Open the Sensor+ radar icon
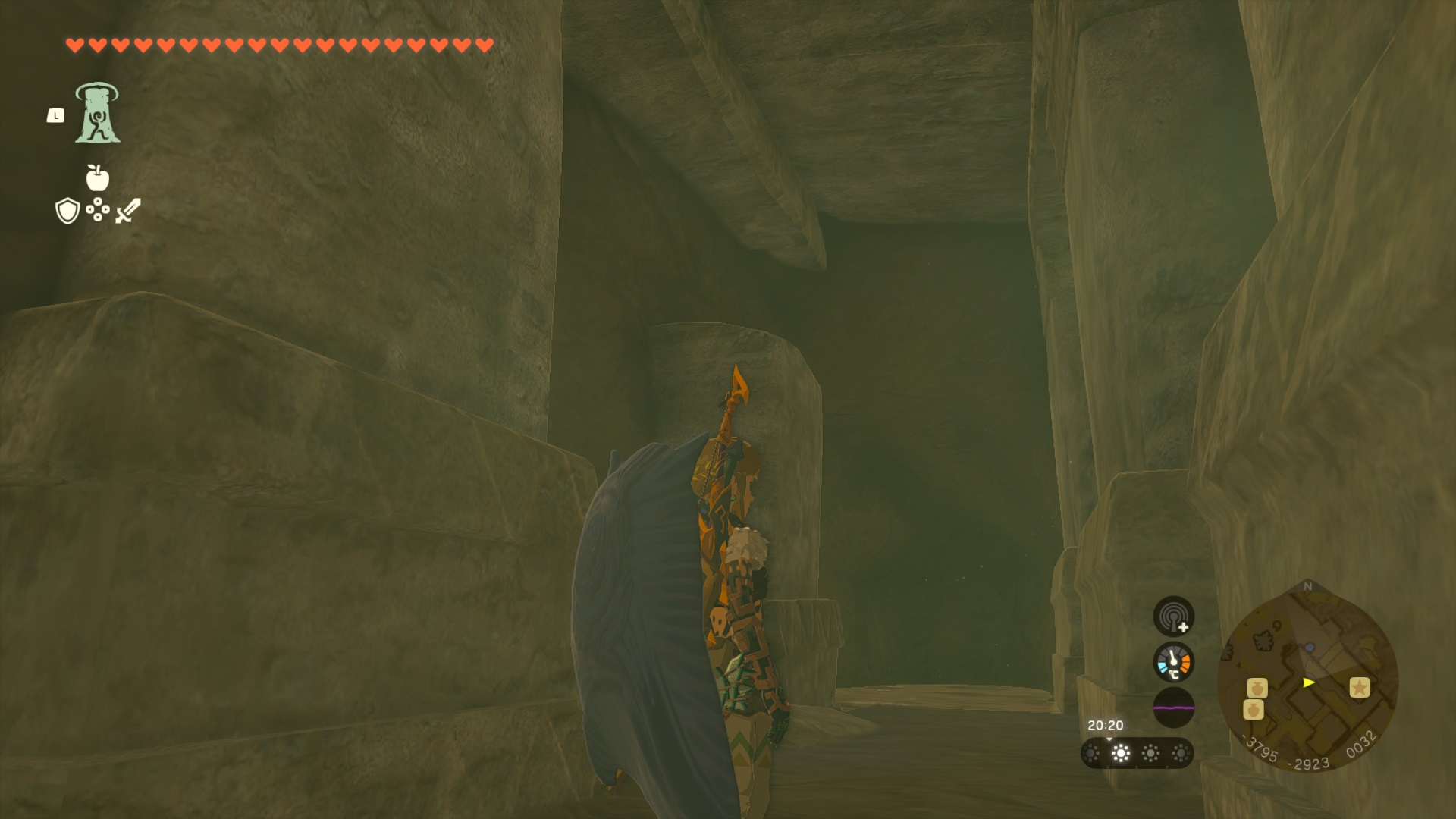This screenshot has height=819, width=1456. [1173, 616]
